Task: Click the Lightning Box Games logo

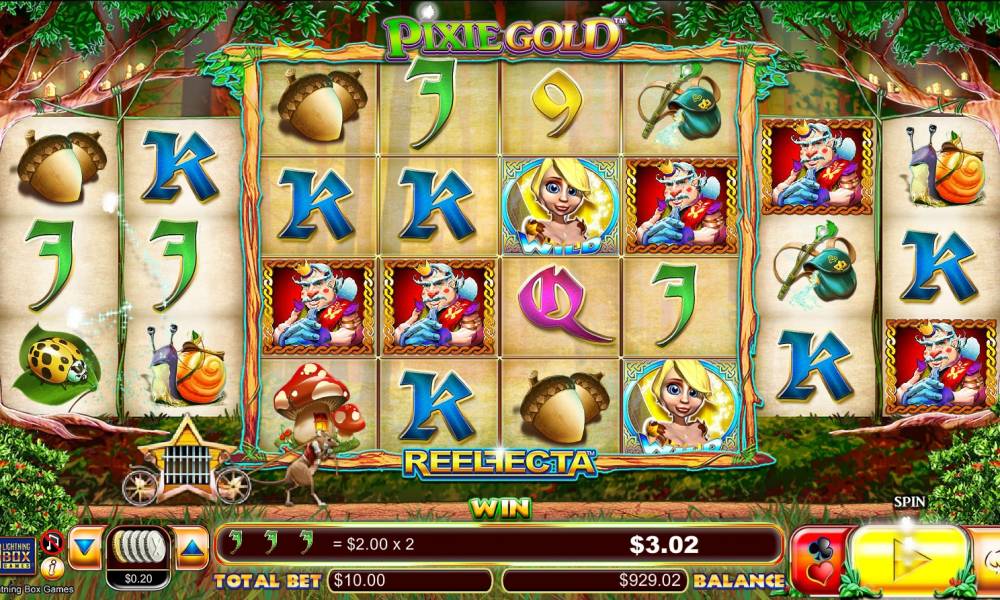Action: click(18, 556)
